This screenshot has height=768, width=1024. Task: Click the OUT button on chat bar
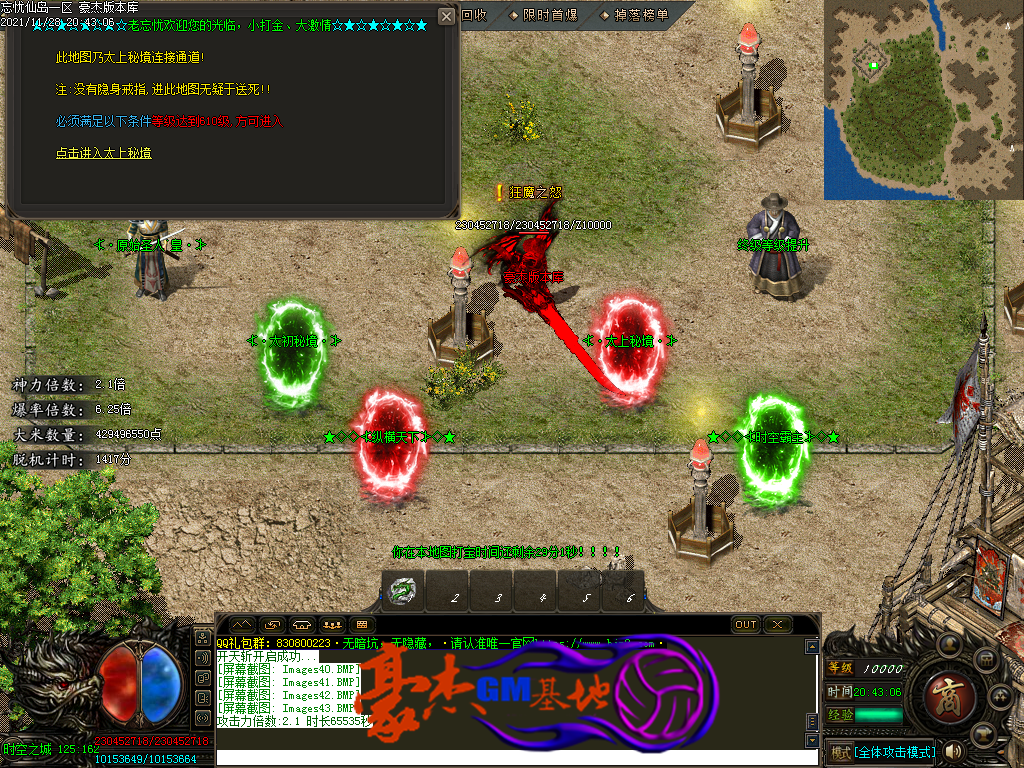745,624
